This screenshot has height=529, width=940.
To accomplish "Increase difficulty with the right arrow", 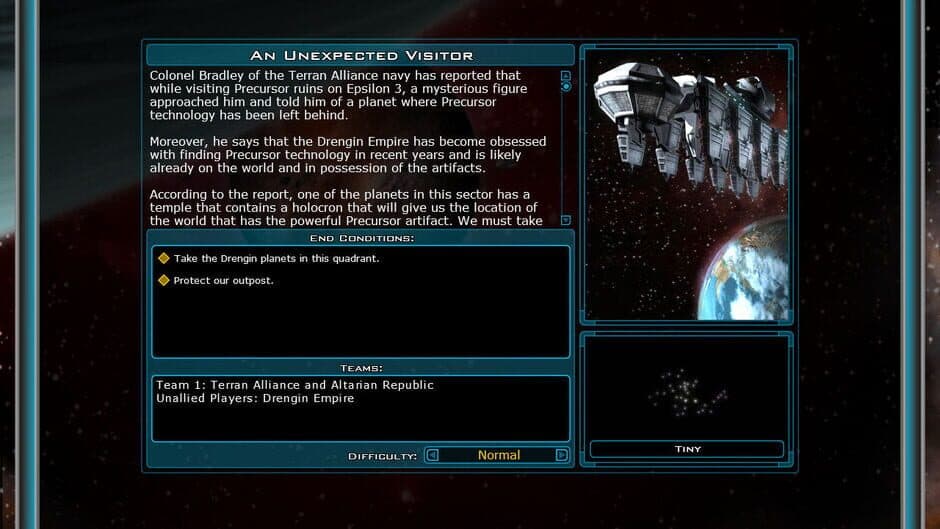I will pyautogui.click(x=561, y=455).
